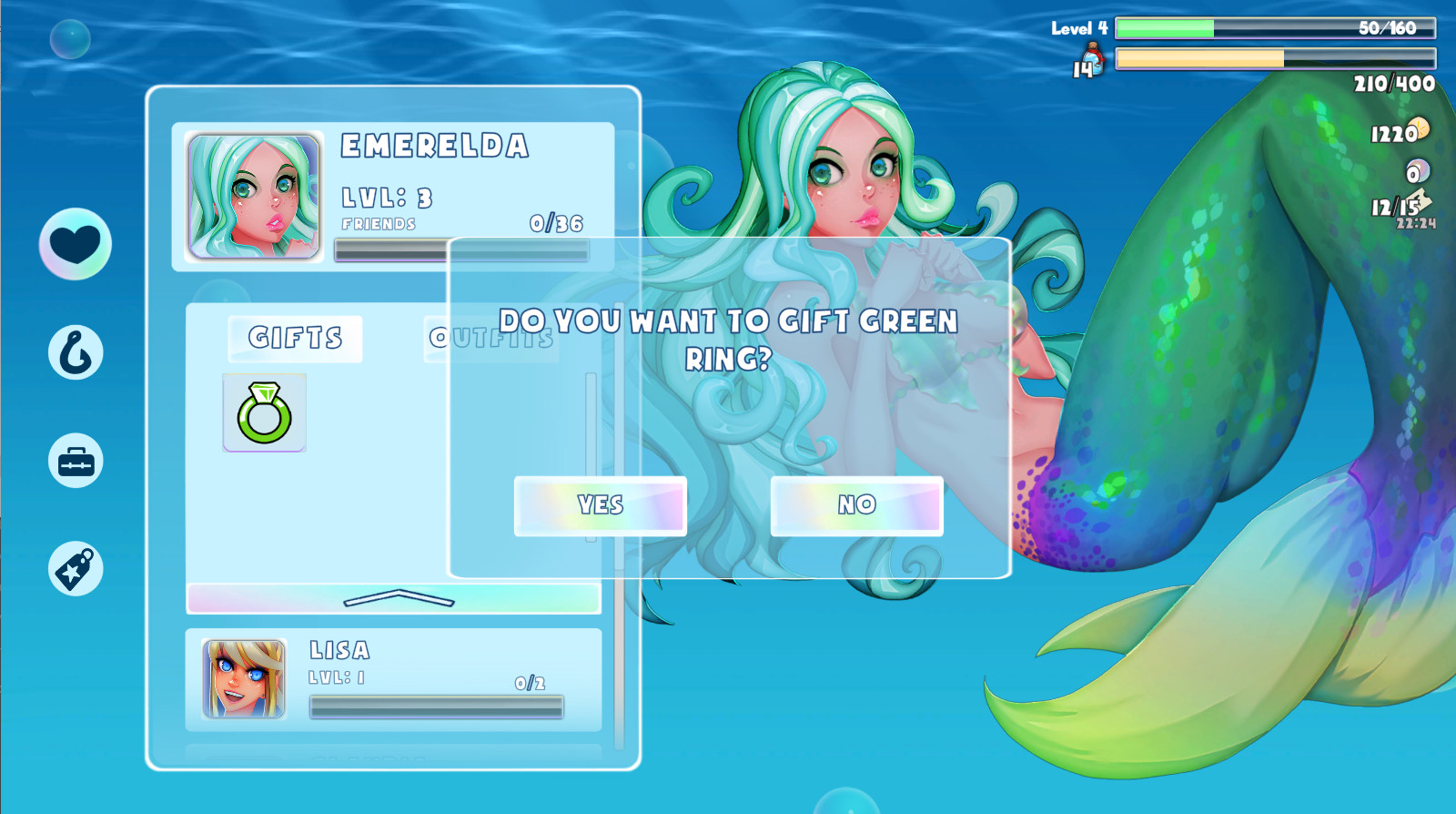Image resolution: width=1456 pixels, height=814 pixels.
Task: Collapse the gifts panel with the chevron
Action: (x=398, y=599)
